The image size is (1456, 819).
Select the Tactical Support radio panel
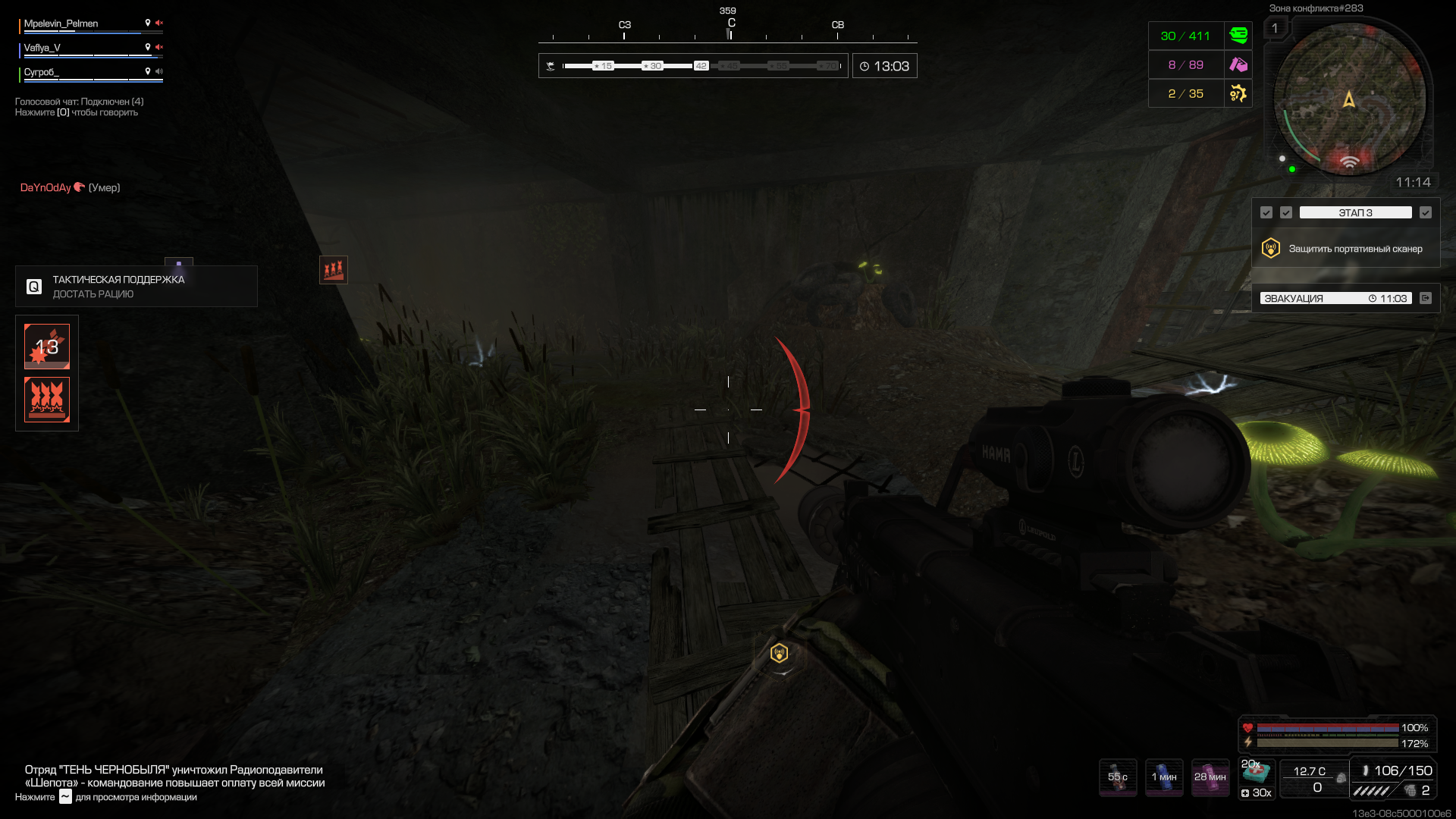coord(136,287)
